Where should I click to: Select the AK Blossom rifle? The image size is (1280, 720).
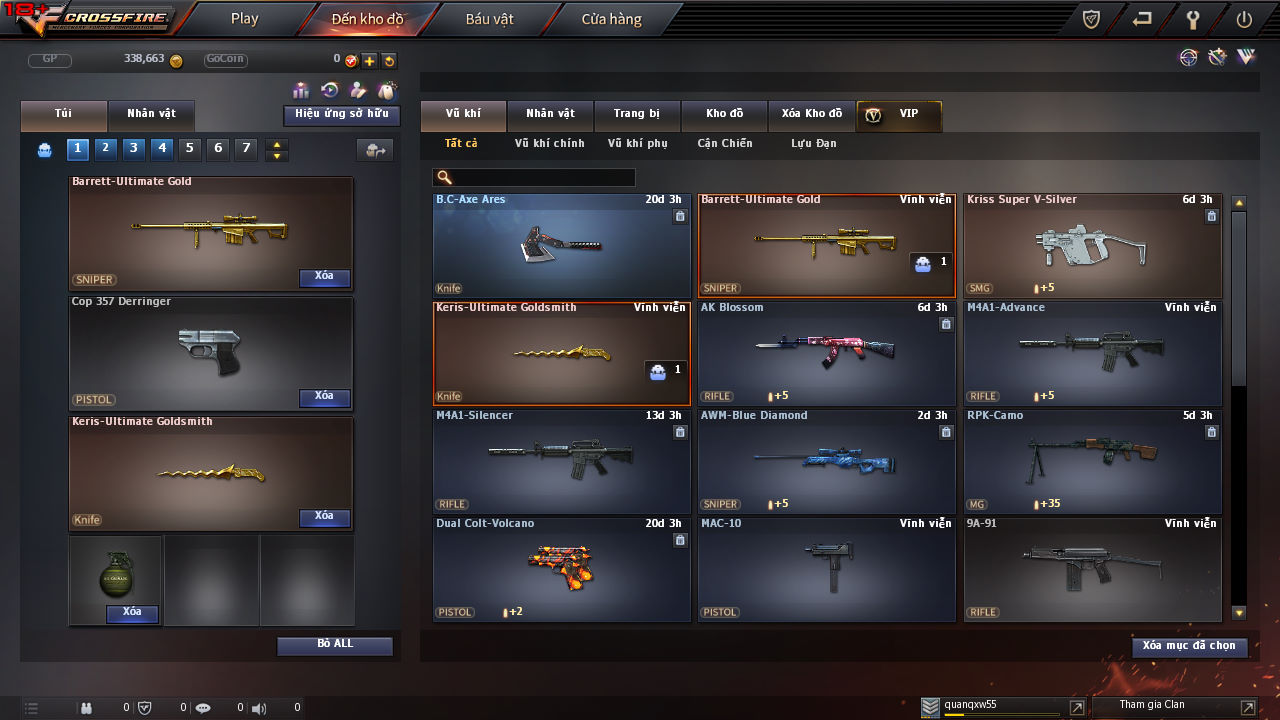pyautogui.click(x=826, y=351)
